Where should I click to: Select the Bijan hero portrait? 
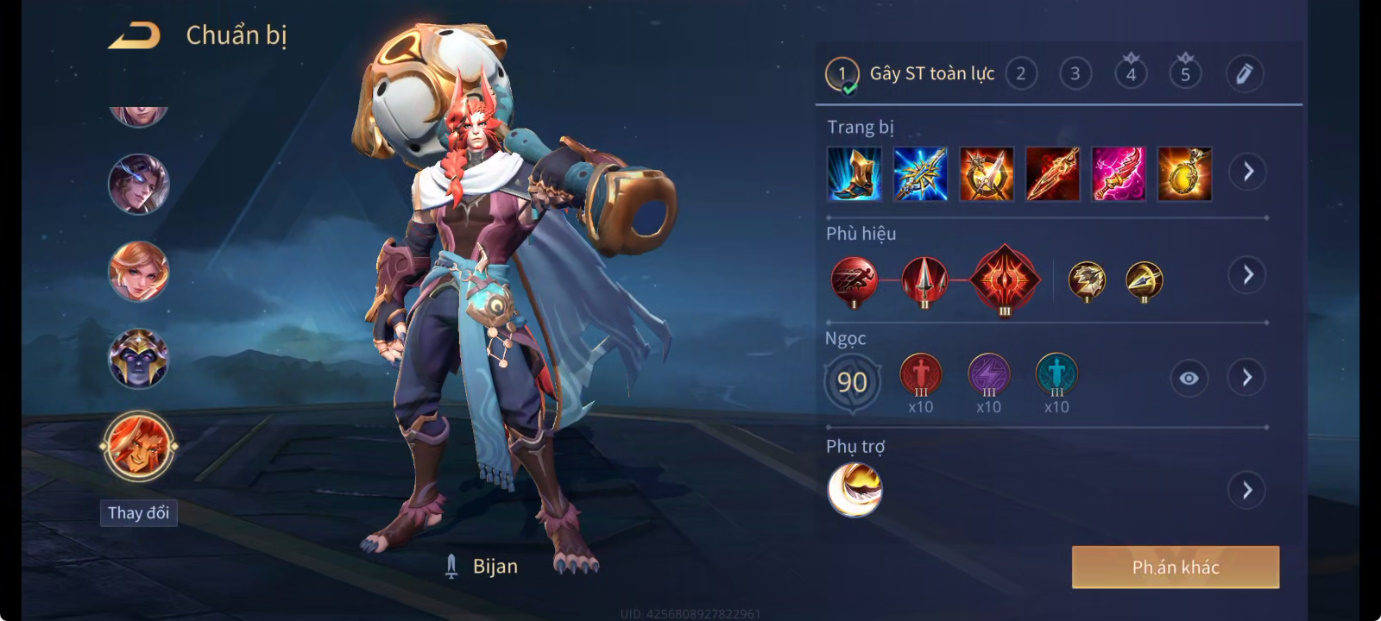[139, 446]
